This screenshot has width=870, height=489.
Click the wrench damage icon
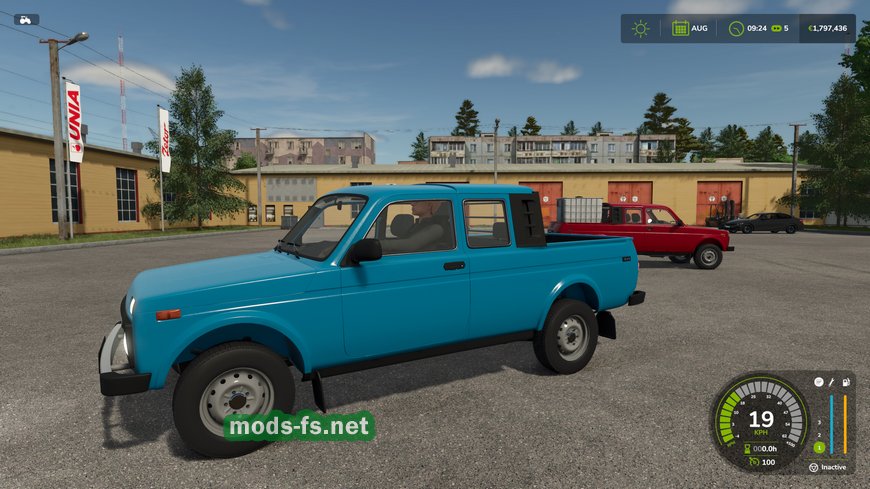coord(831,382)
